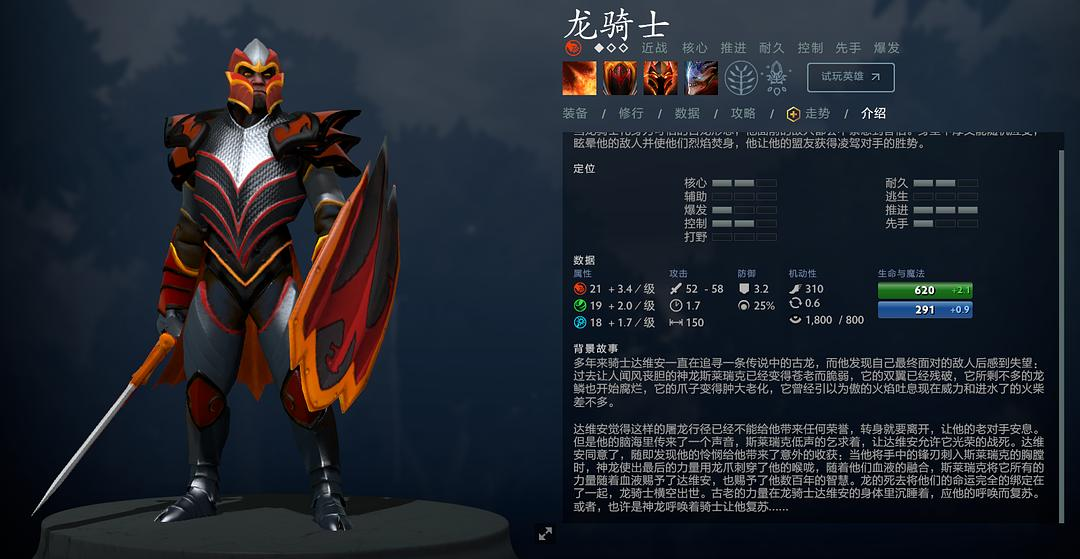Show the 攻略 guides tab
Screen dimensions: 1080x559
coord(743,113)
